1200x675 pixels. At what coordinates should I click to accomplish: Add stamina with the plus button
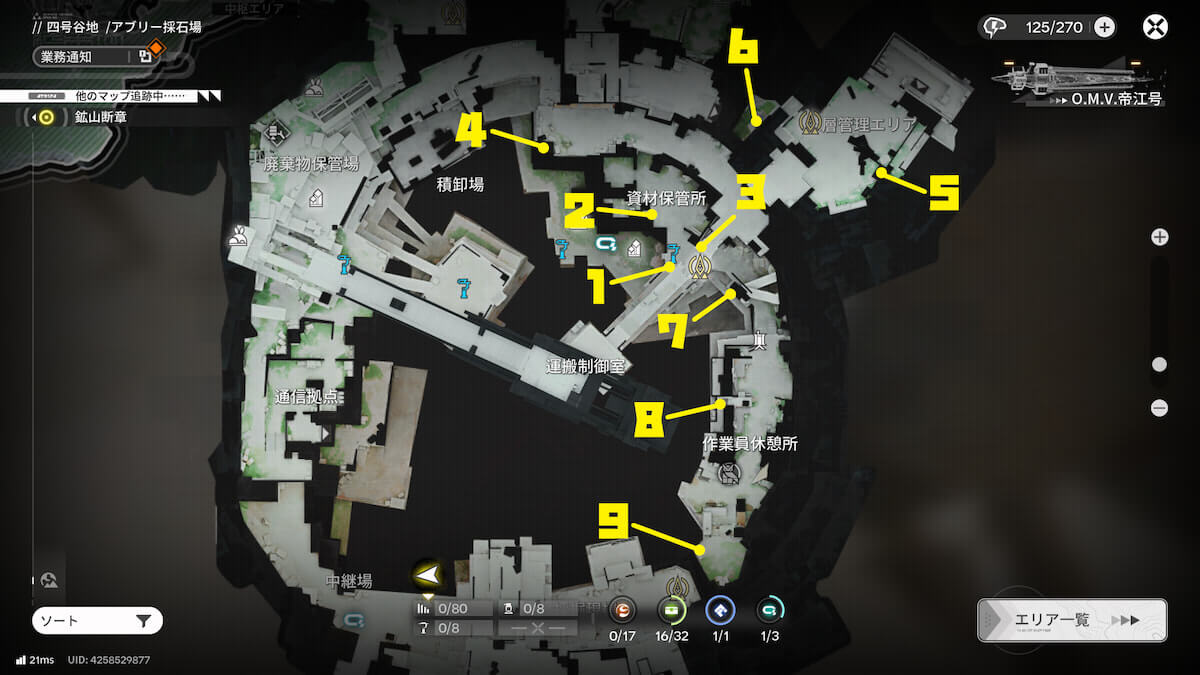1105,27
